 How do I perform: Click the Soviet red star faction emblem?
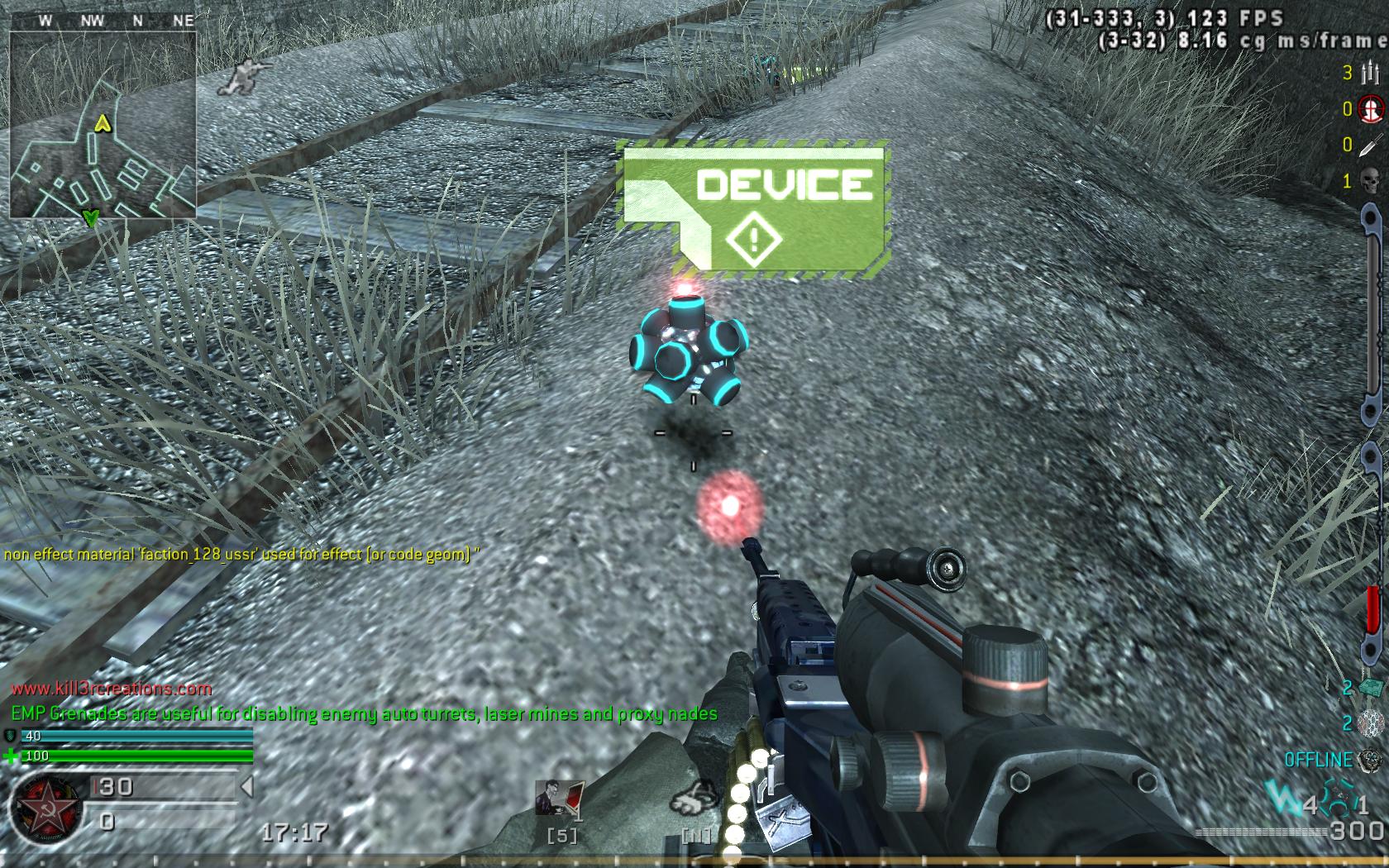44,808
